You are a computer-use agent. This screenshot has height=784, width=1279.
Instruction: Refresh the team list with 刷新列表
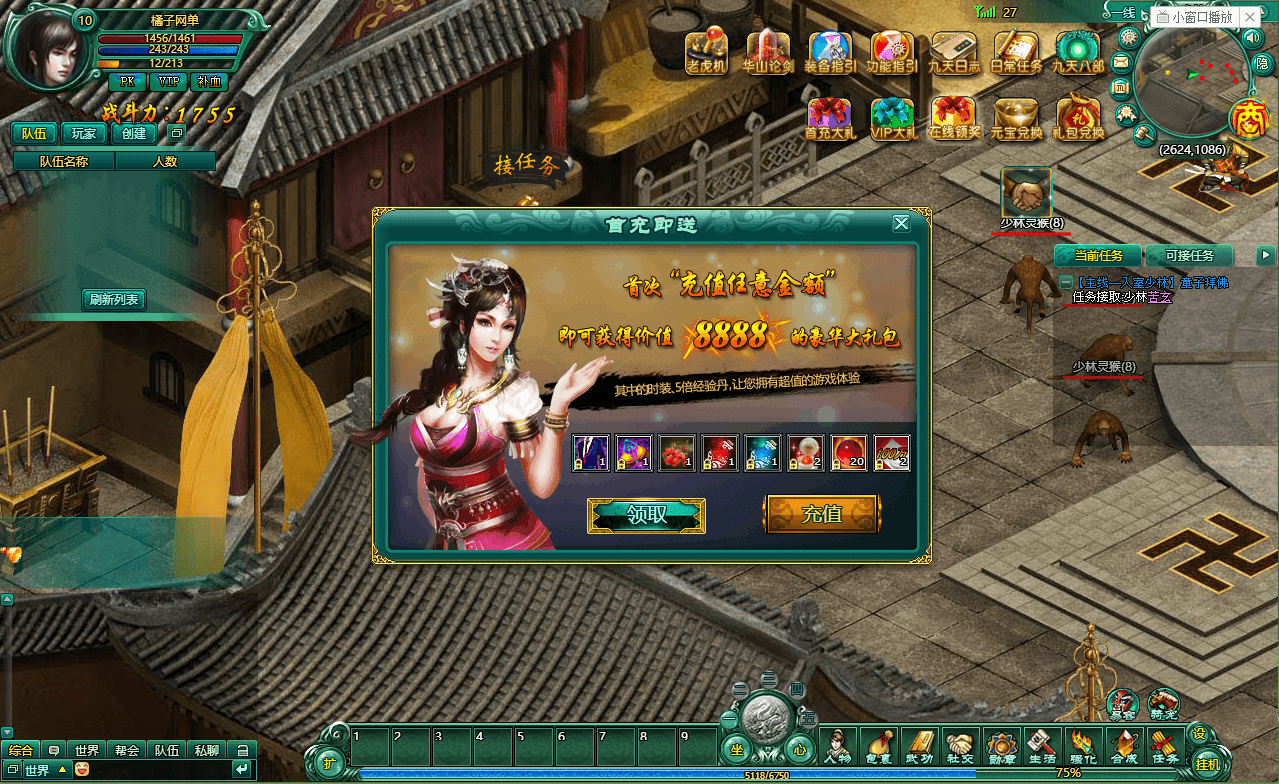tap(114, 299)
